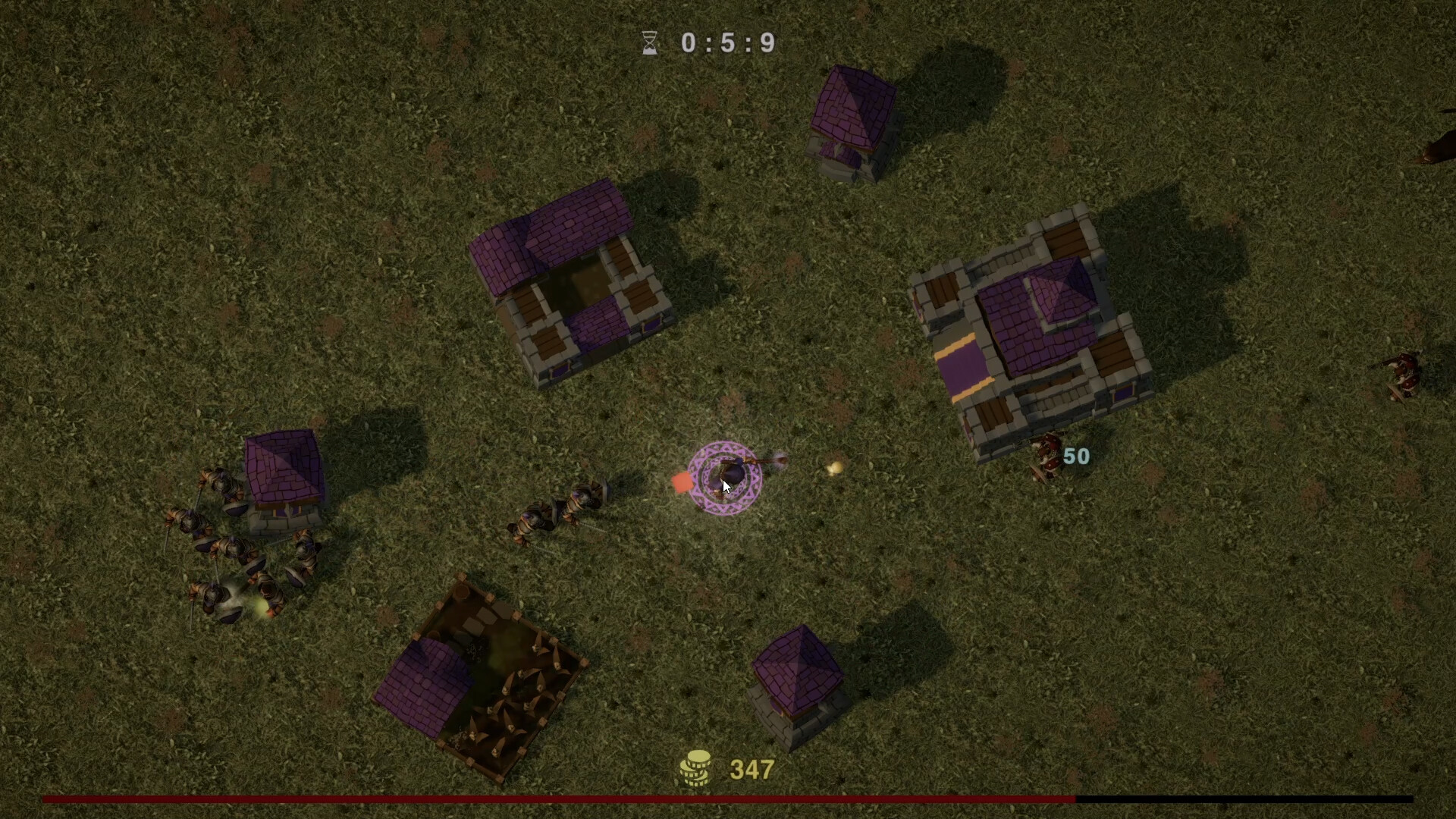The width and height of the screenshot is (1456, 819).
Task: Select the glowing orb right of the mage
Action: 833,467
